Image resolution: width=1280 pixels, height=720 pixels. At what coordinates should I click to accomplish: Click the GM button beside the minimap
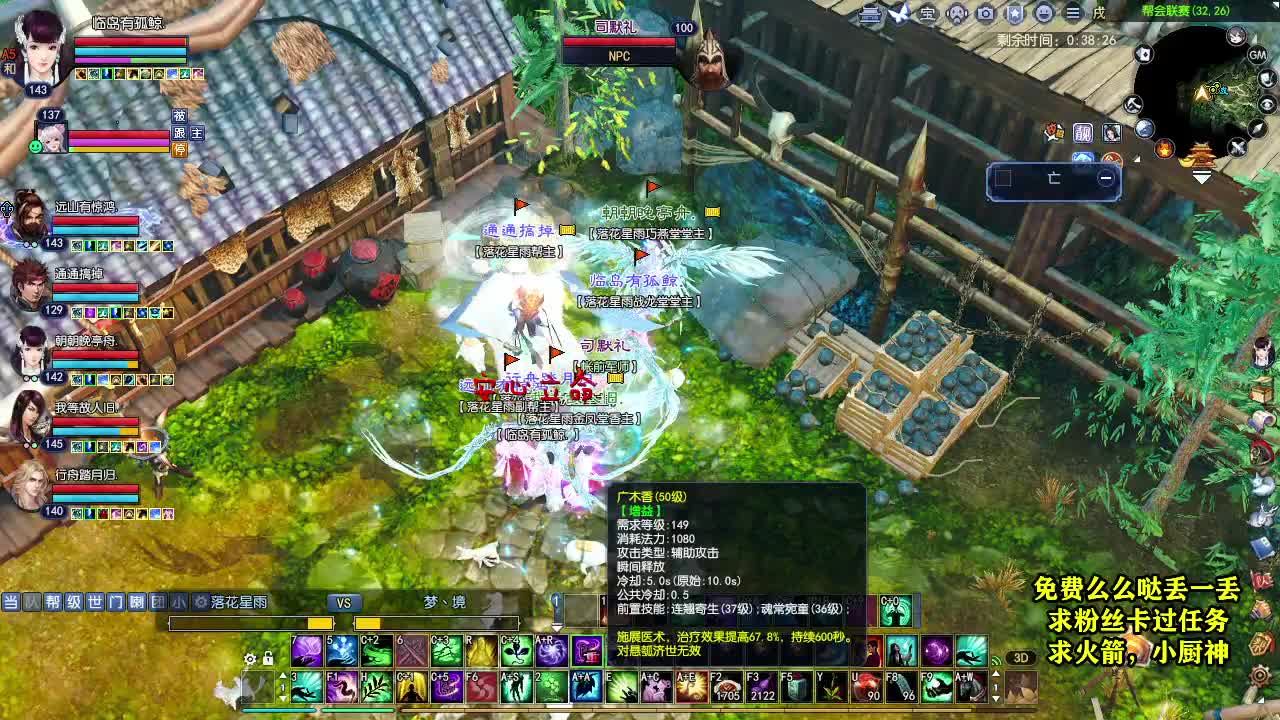tap(1255, 55)
